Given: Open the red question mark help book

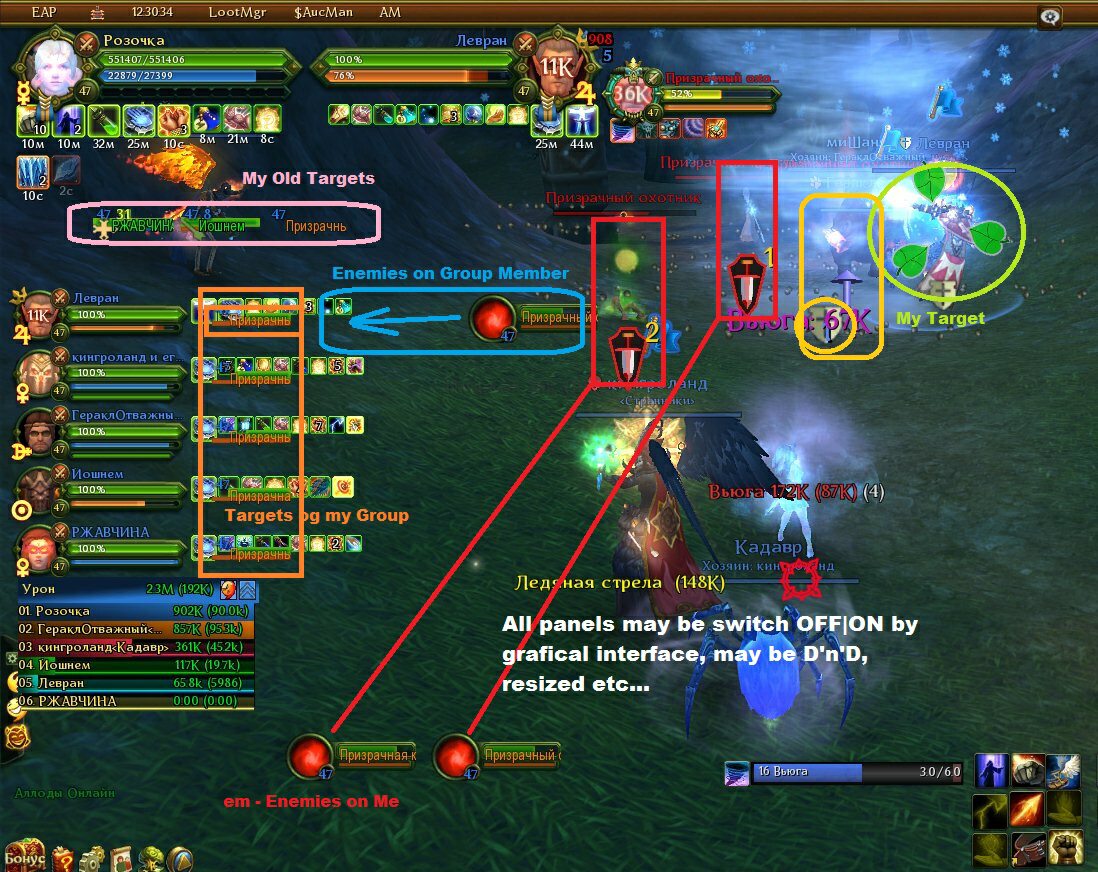Looking at the screenshot, I should [x=63, y=858].
